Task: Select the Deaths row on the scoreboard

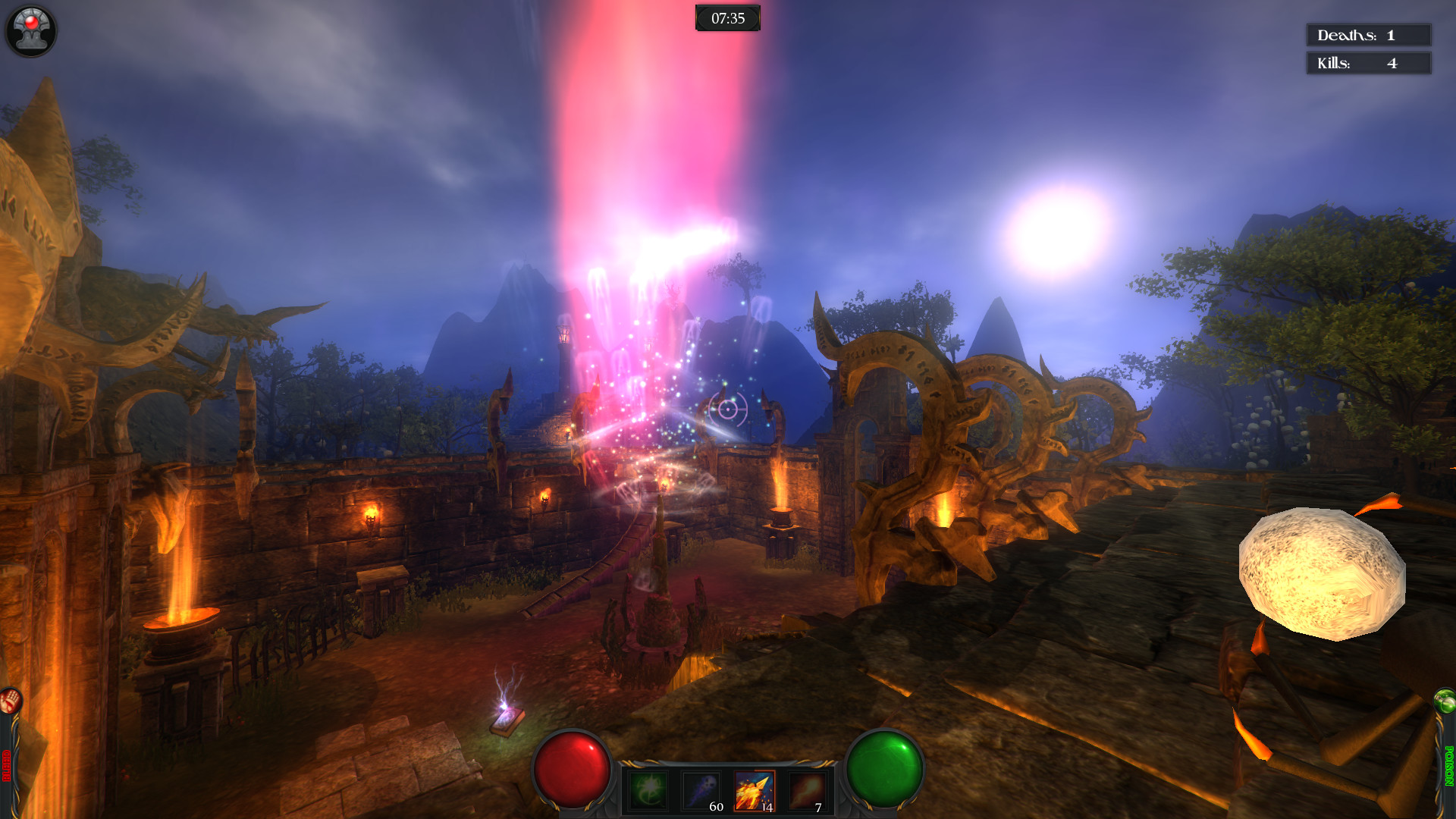Action: pos(1367,34)
